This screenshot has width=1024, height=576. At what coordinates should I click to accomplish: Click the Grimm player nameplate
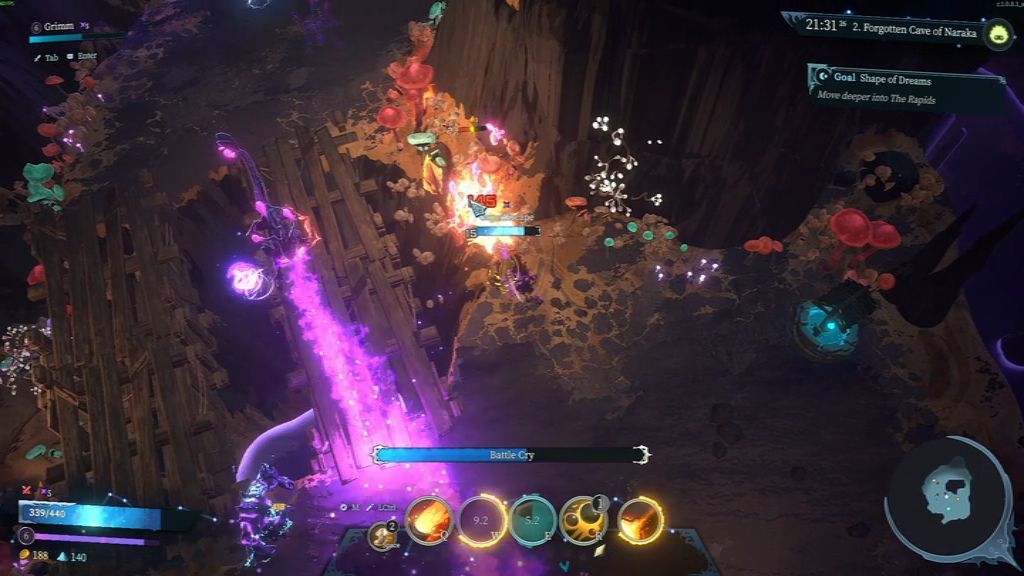coord(60,27)
